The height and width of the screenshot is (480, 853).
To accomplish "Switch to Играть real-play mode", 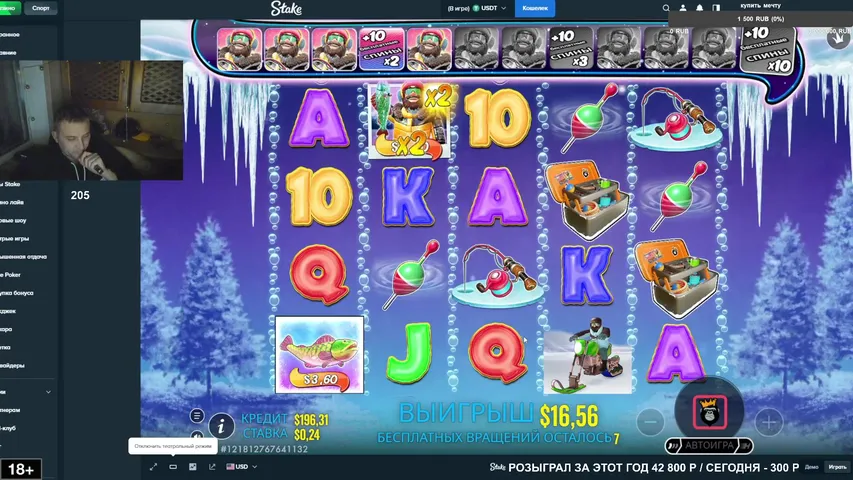I will click(837, 467).
